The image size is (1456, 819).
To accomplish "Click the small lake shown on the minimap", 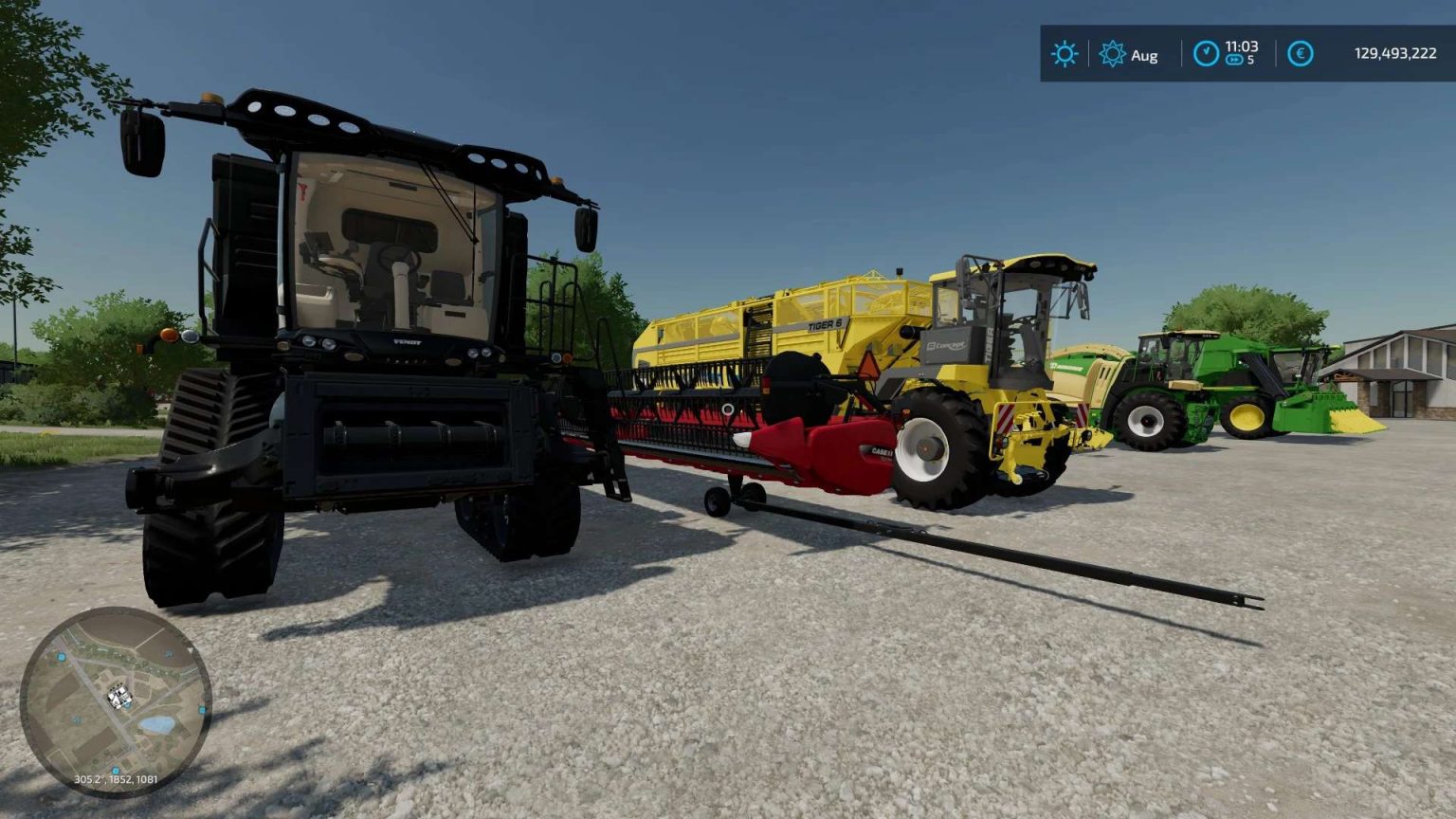I will pyautogui.click(x=156, y=723).
